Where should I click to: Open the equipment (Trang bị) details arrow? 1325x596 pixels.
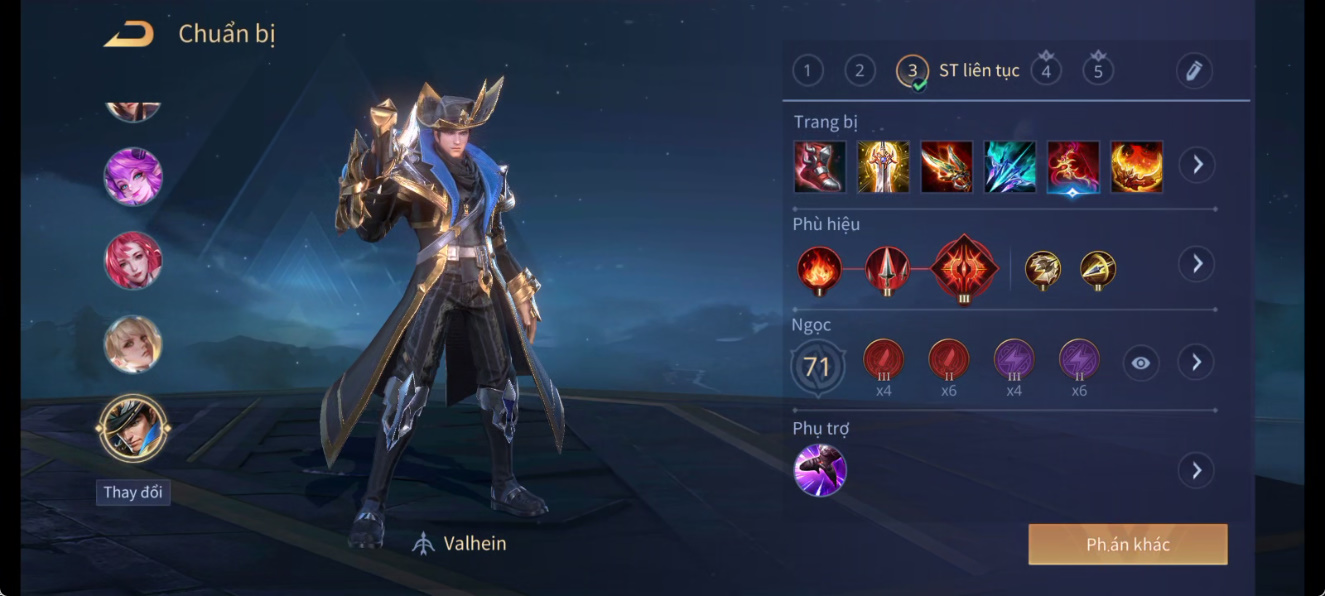(x=1196, y=164)
